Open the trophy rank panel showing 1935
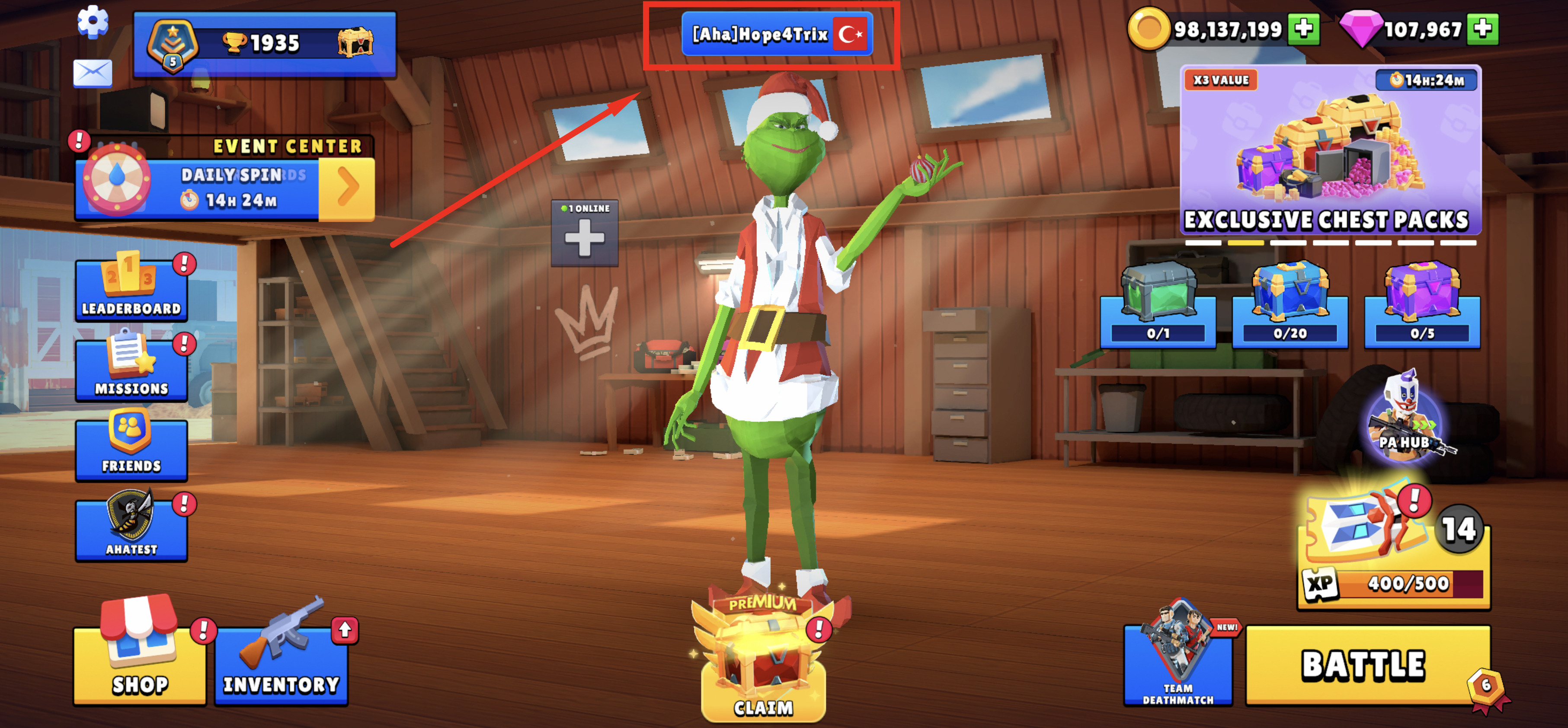Screen dimensions: 1568x728 (265, 44)
